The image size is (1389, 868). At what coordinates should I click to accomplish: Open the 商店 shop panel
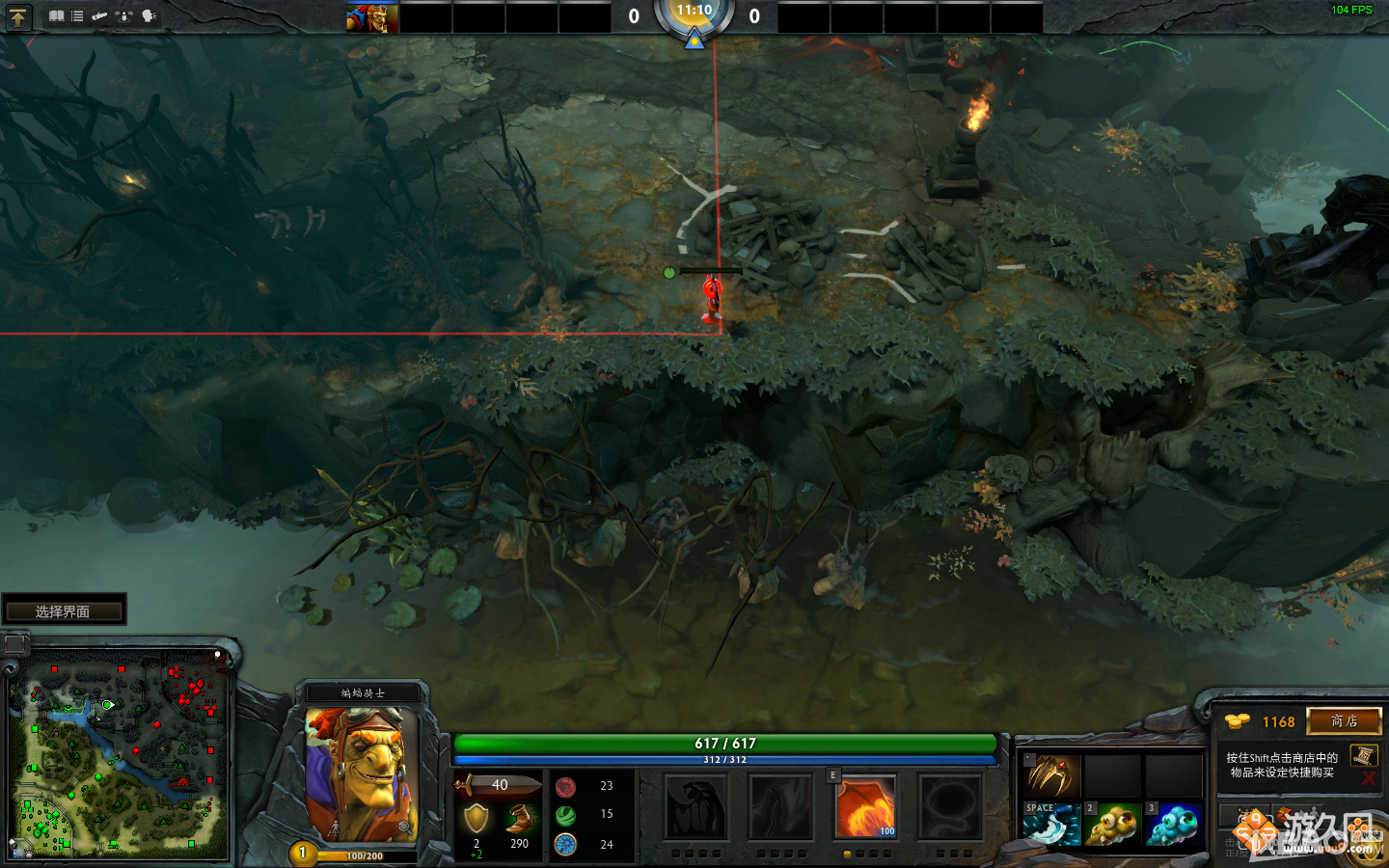[1344, 721]
